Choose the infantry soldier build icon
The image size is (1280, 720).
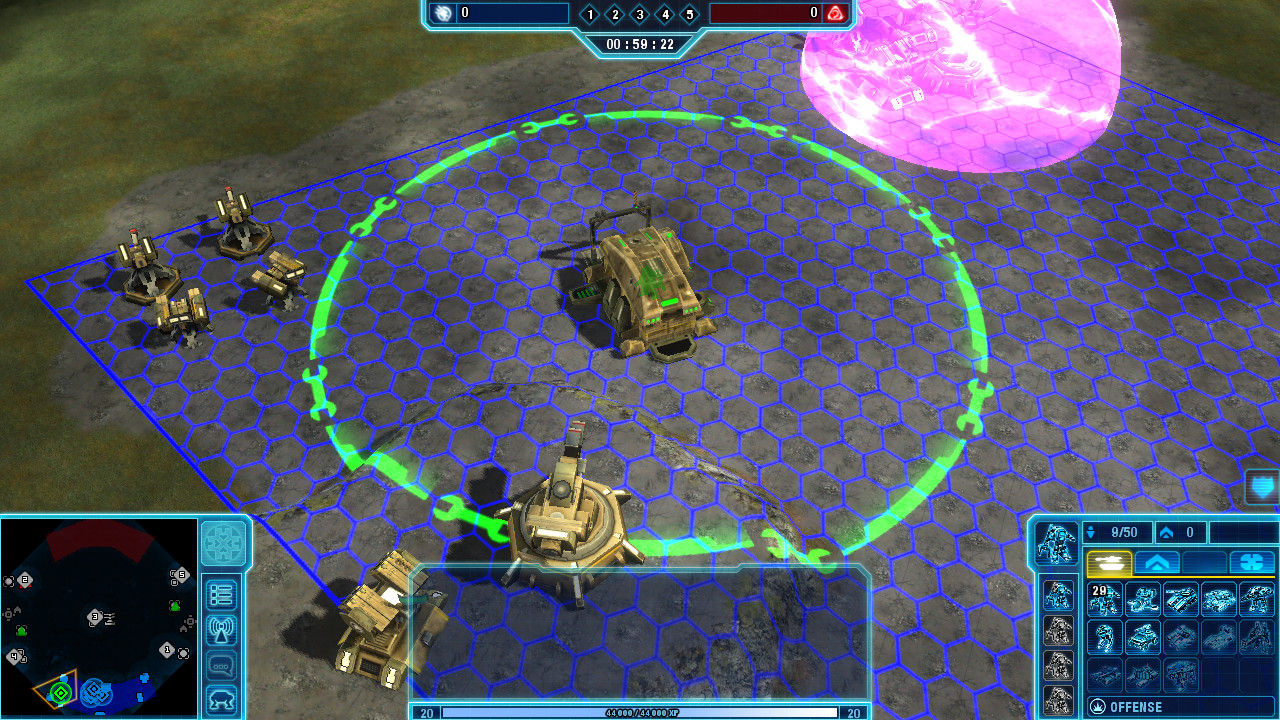tap(1106, 636)
